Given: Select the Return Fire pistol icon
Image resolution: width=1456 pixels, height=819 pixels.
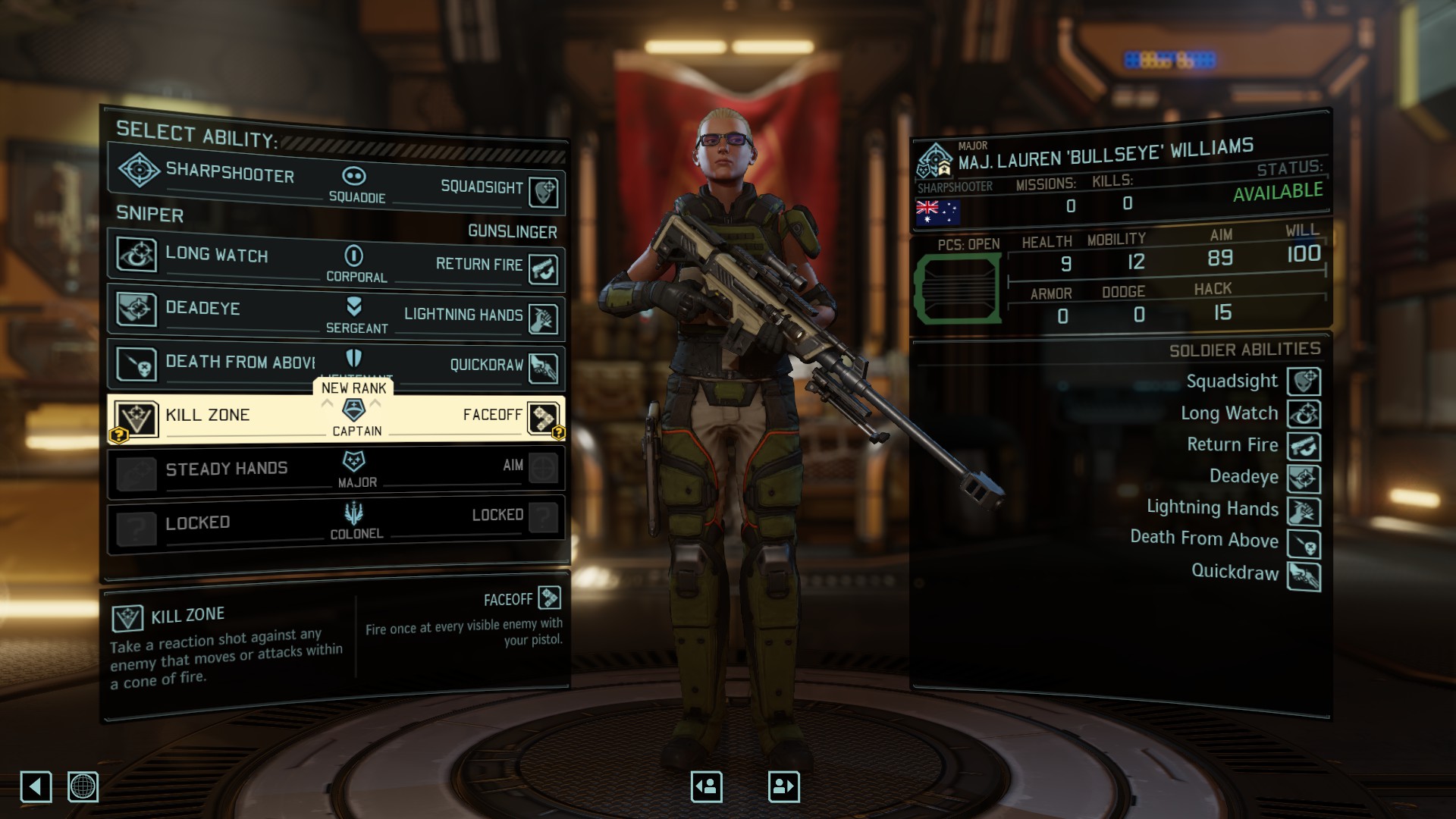Looking at the screenshot, I should (x=544, y=267).
